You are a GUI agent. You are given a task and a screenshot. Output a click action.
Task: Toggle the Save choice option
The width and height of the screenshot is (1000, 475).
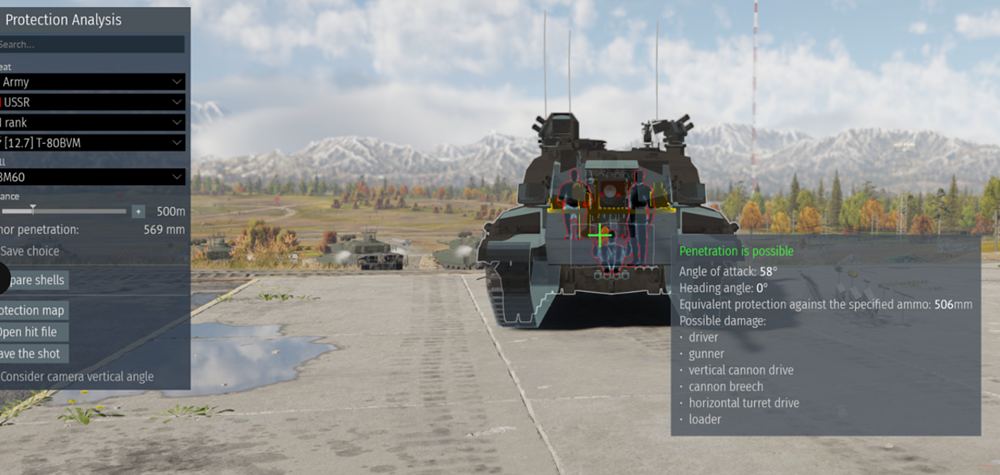[x=30, y=251]
